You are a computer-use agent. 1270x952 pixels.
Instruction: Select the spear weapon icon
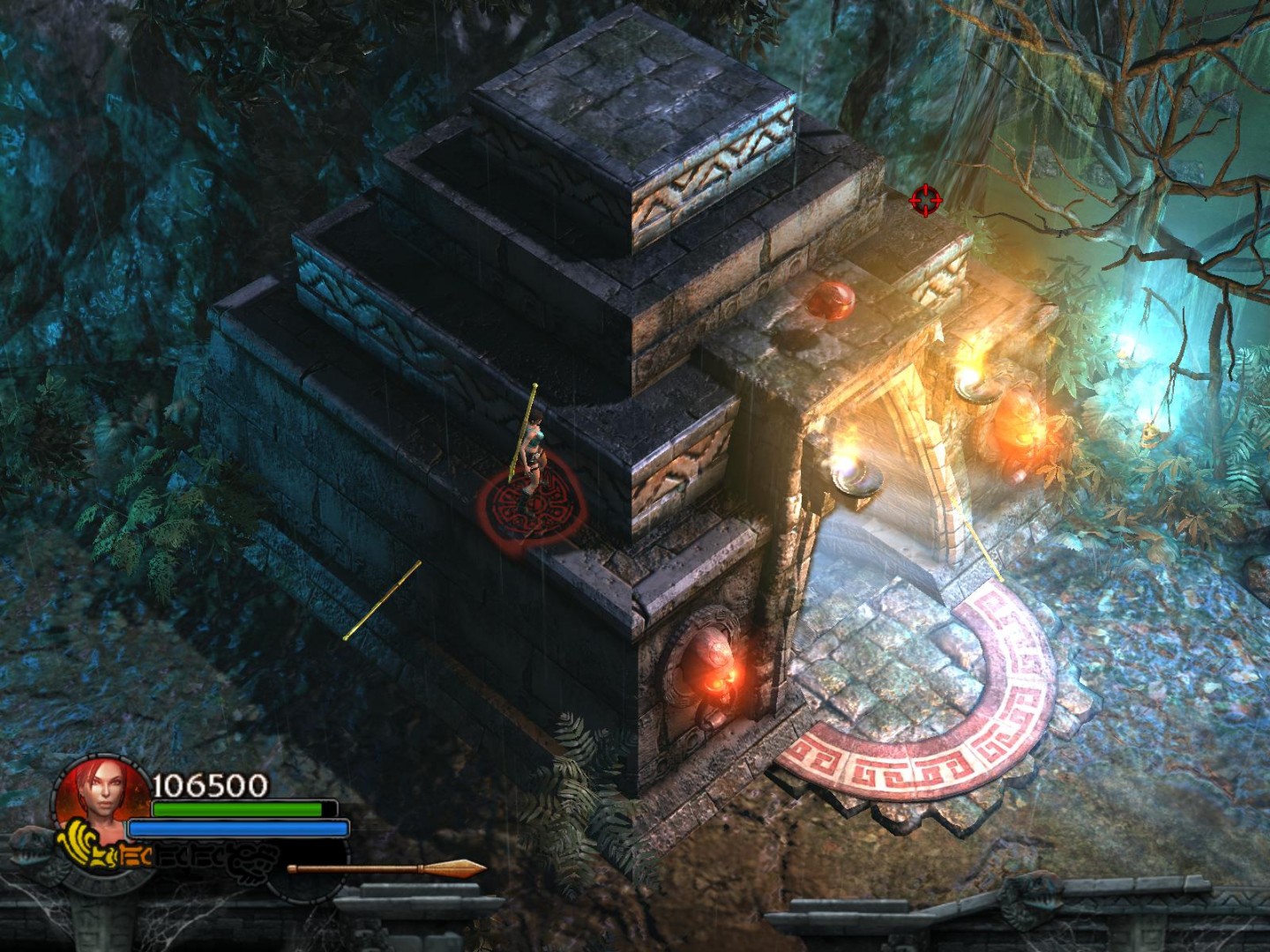click(386, 869)
